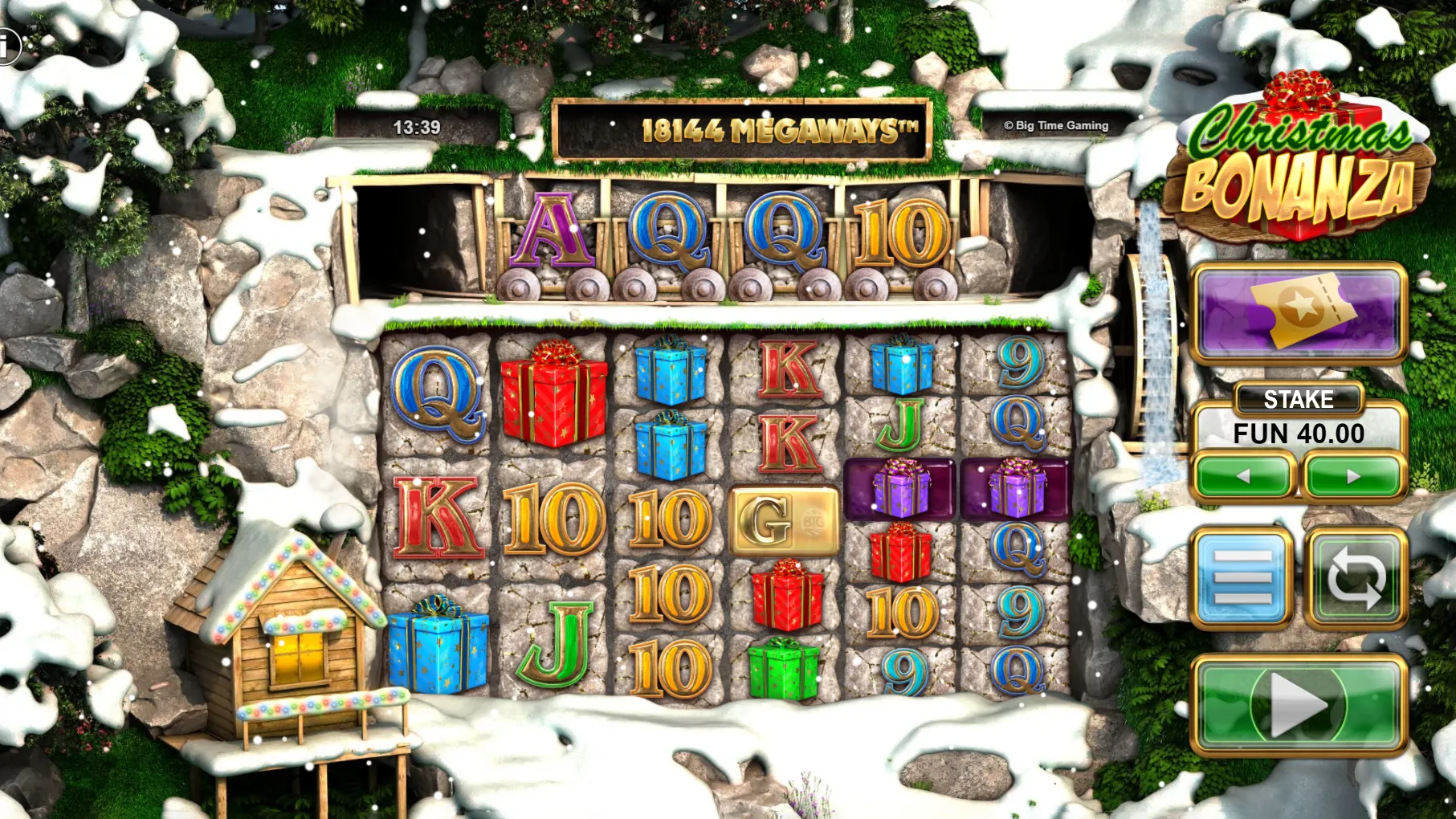This screenshot has height=819, width=1456.
Task: Open the blue hamburger menu
Action: click(1242, 578)
